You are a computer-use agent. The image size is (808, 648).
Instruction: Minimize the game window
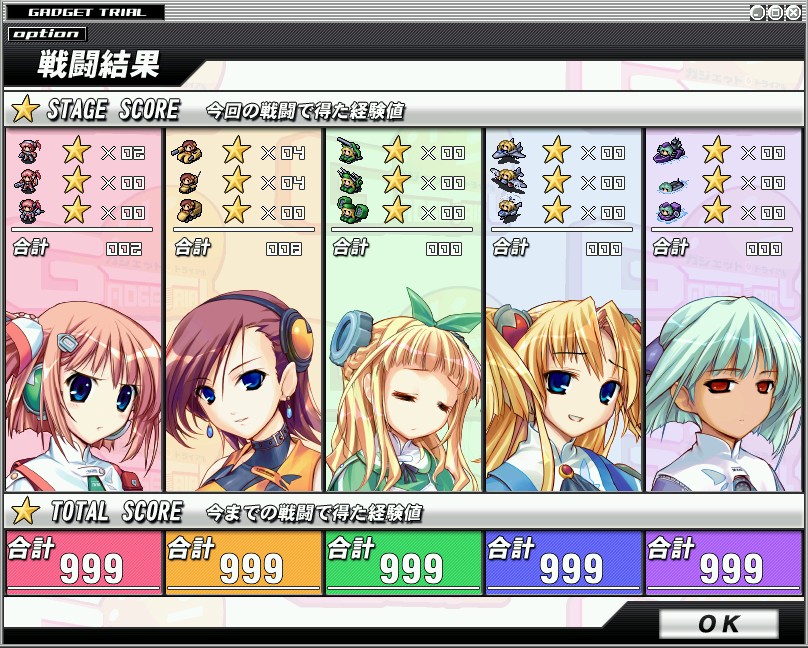point(758,12)
